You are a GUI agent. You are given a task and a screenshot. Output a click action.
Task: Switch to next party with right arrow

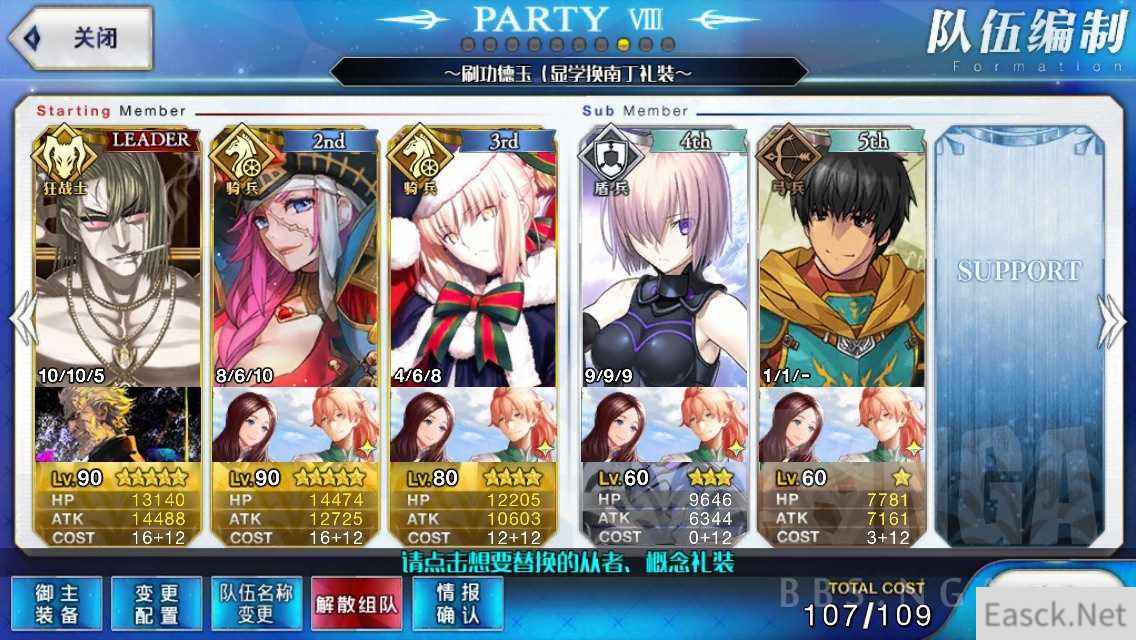click(x=1112, y=320)
